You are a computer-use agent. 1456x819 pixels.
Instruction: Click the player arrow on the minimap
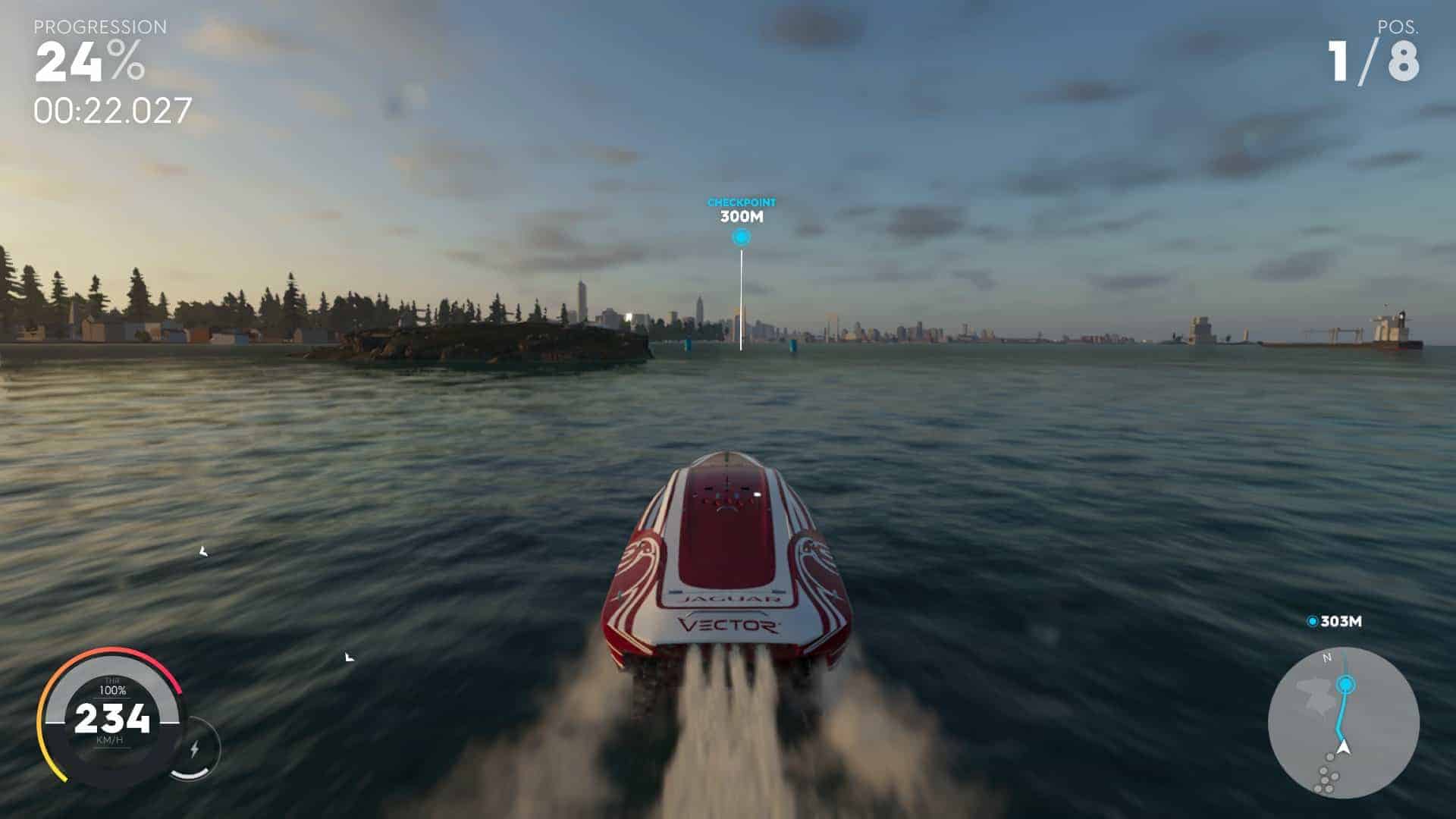pyautogui.click(x=1345, y=748)
